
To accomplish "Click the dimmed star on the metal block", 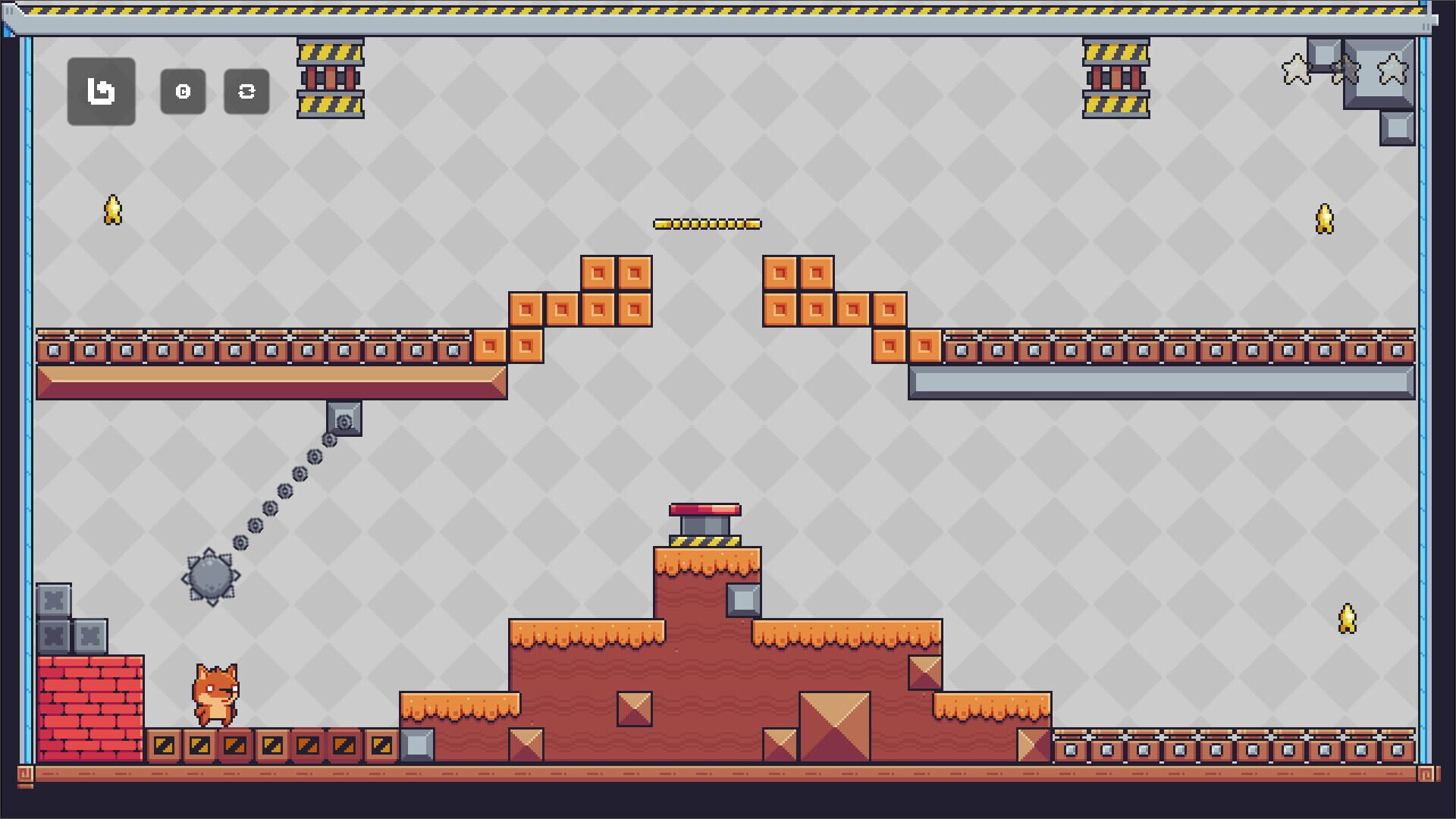I will click(x=1345, y=68).
